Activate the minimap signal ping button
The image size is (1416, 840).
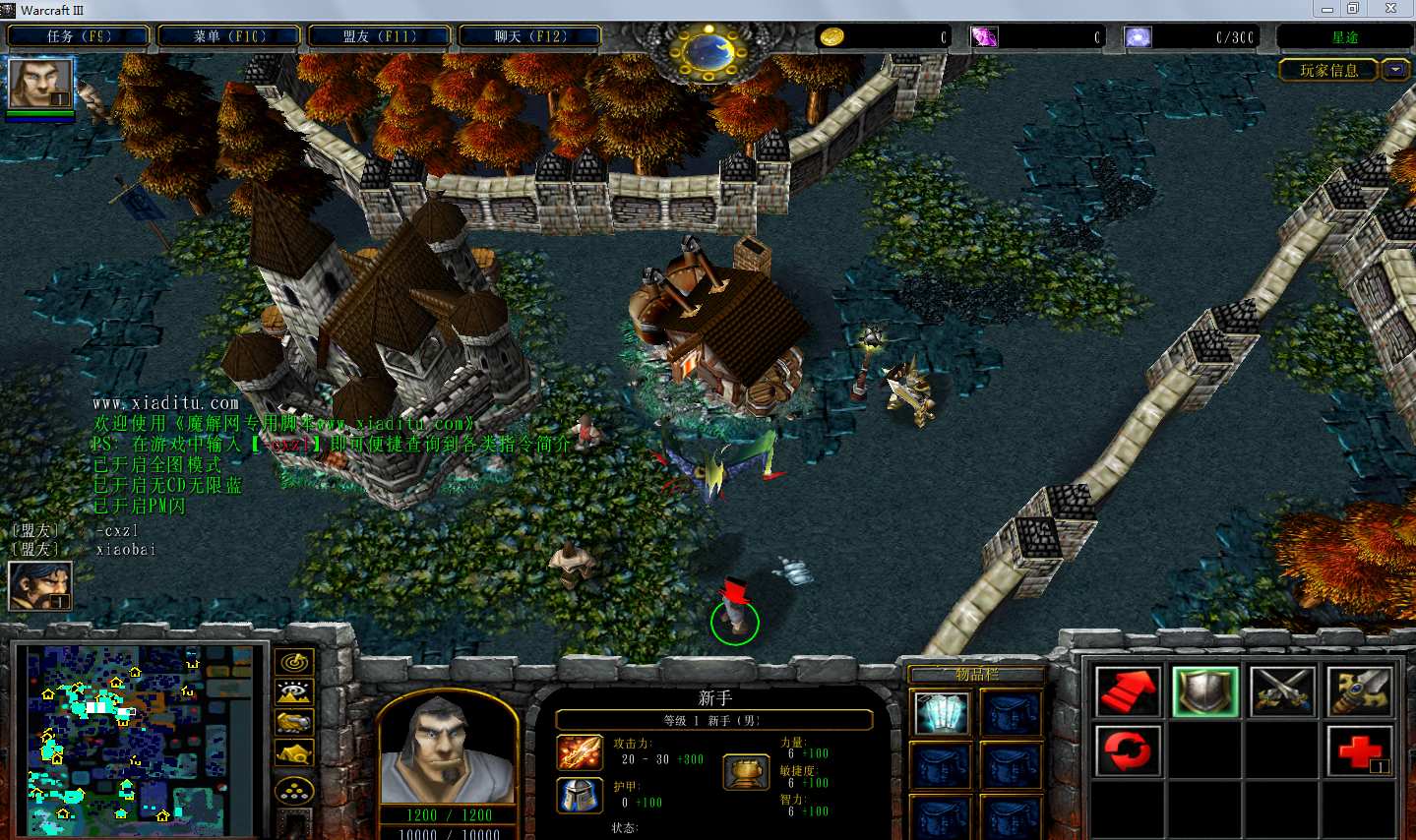pos(294,663)
